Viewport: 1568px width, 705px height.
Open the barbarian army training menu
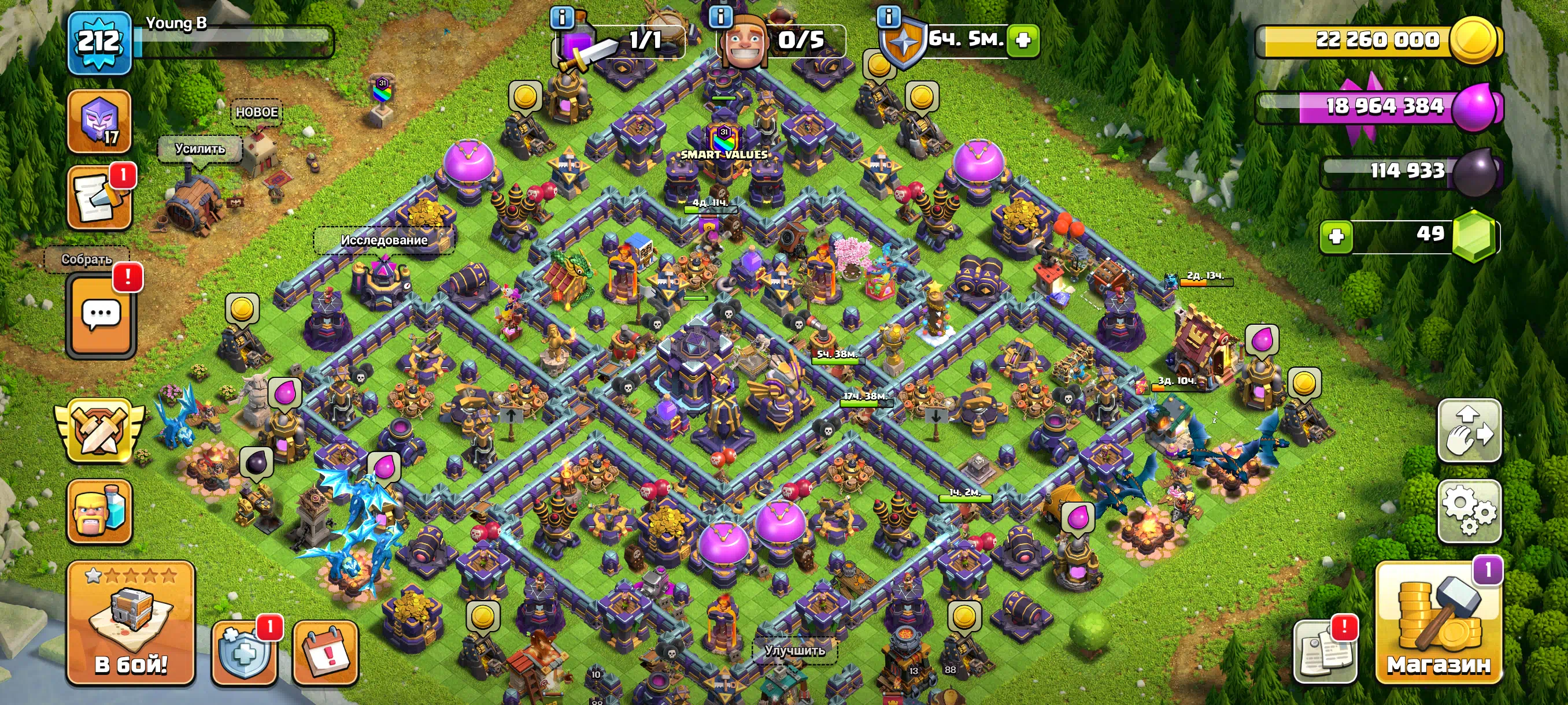click(99, 511)
